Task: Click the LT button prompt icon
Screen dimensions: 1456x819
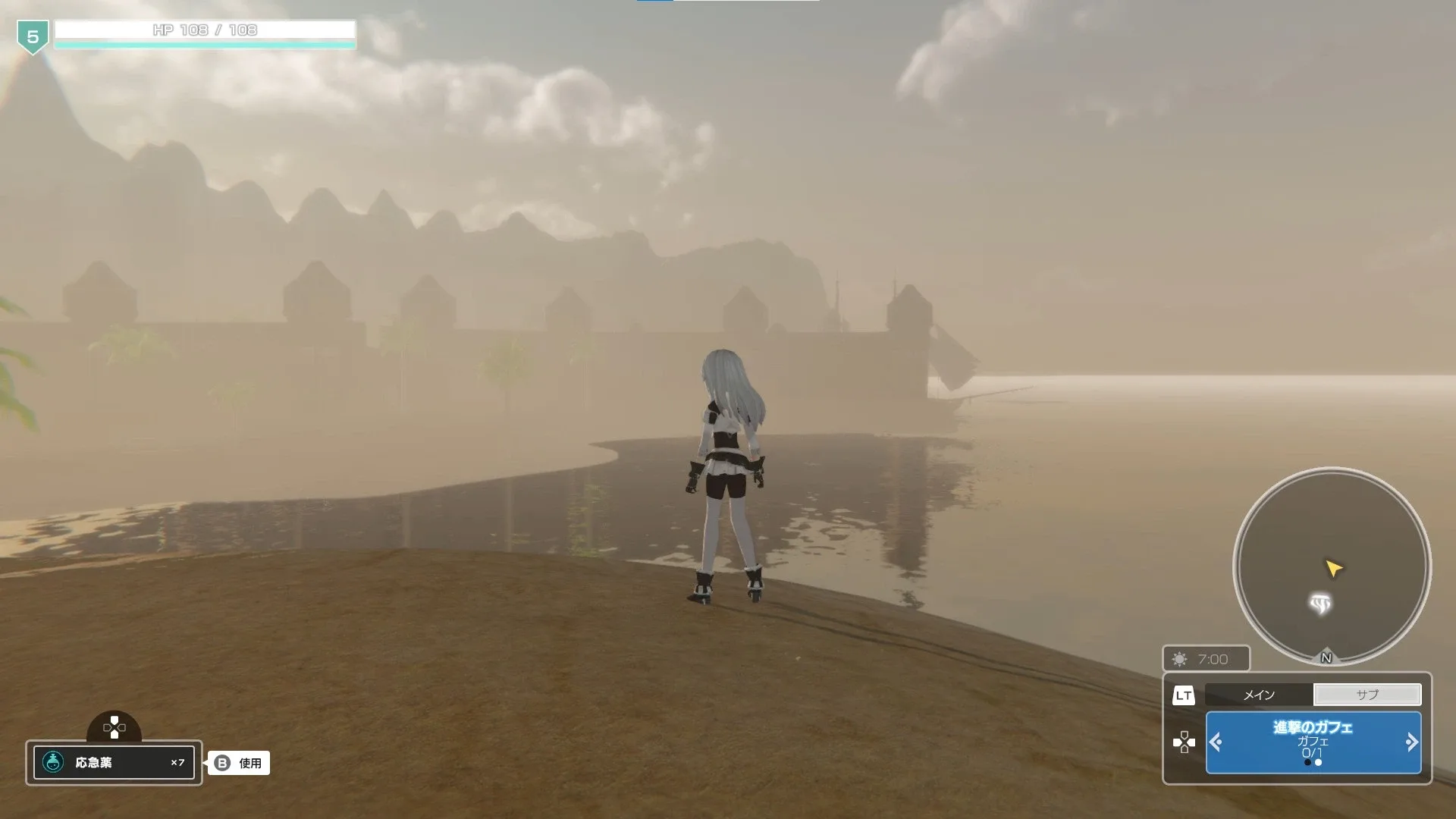Action: (x=1185, y=695)
